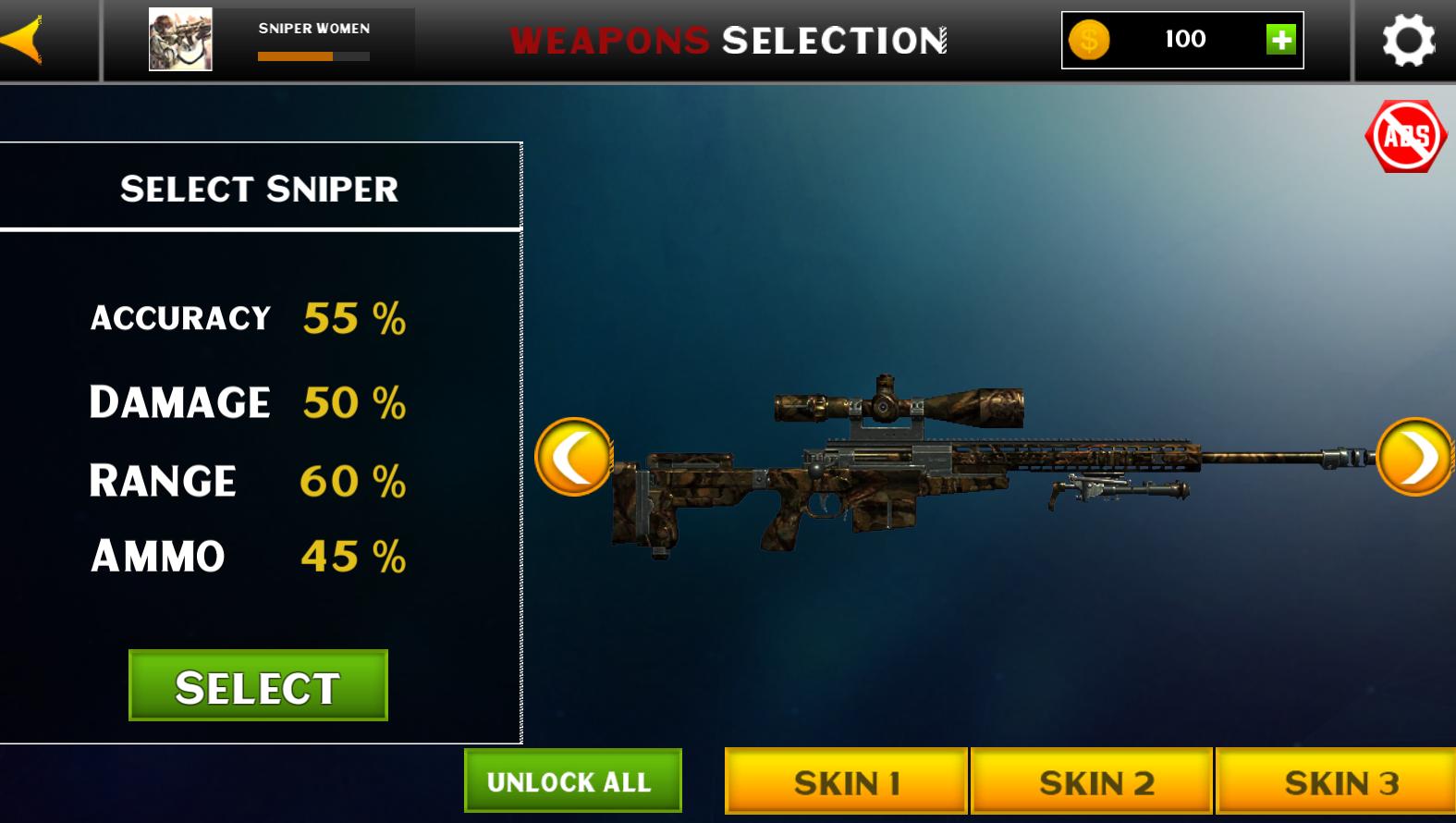Show the next sniper rifle
The height and width of the screenshot is (823, 1456).
[1414, 457]
